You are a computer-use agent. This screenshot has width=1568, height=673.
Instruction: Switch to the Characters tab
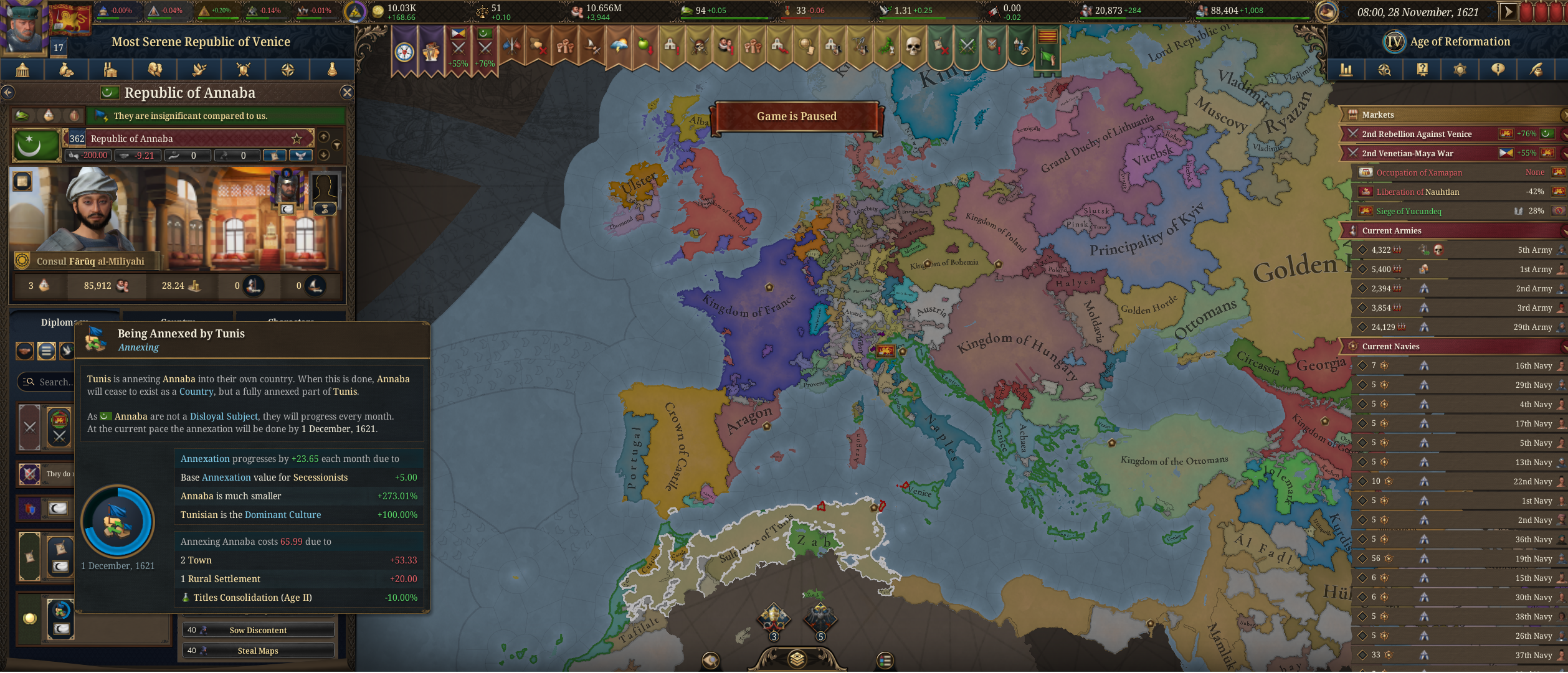292,321
